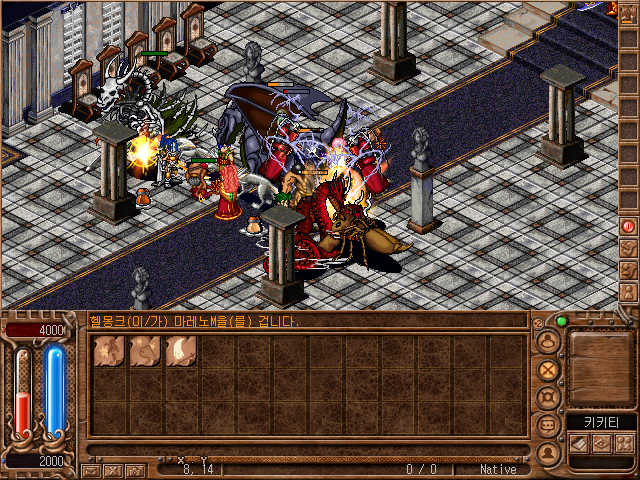The image size is (640, 480).
Task: Open the book icon below the name plate
Action: (578, 443)
